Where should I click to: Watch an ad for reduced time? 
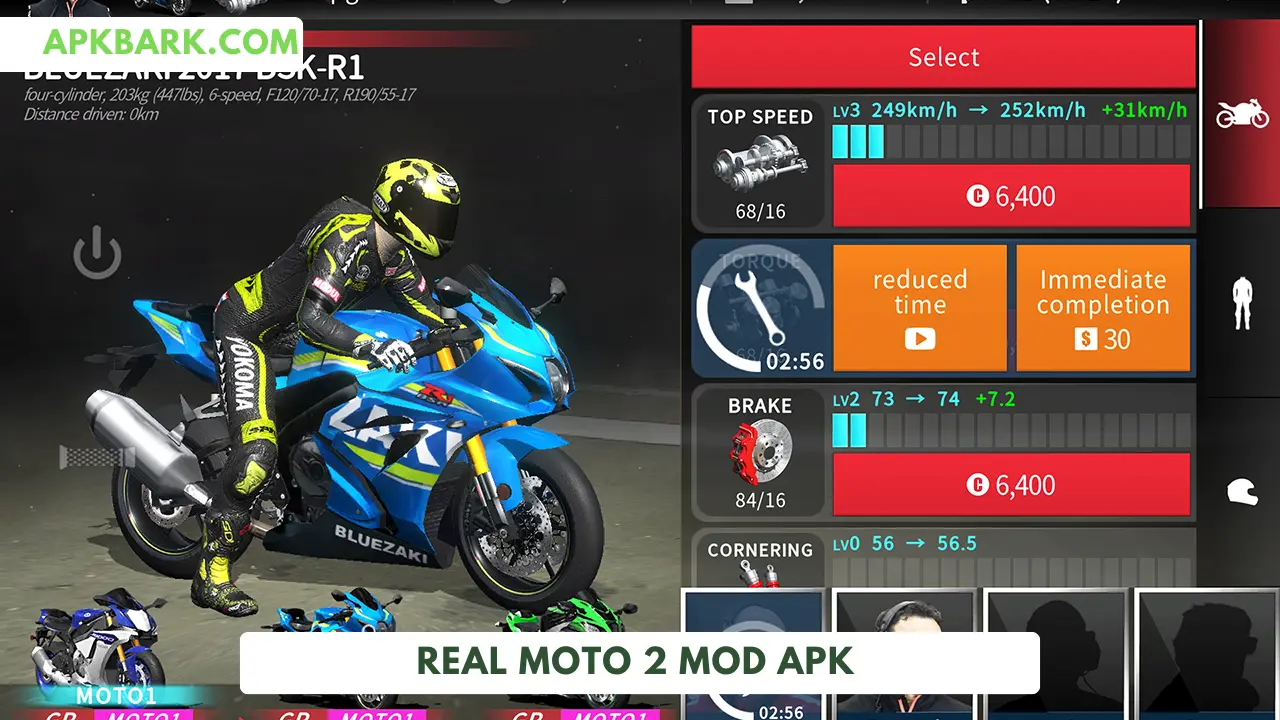pyautogui.click(x=919, y=308)
